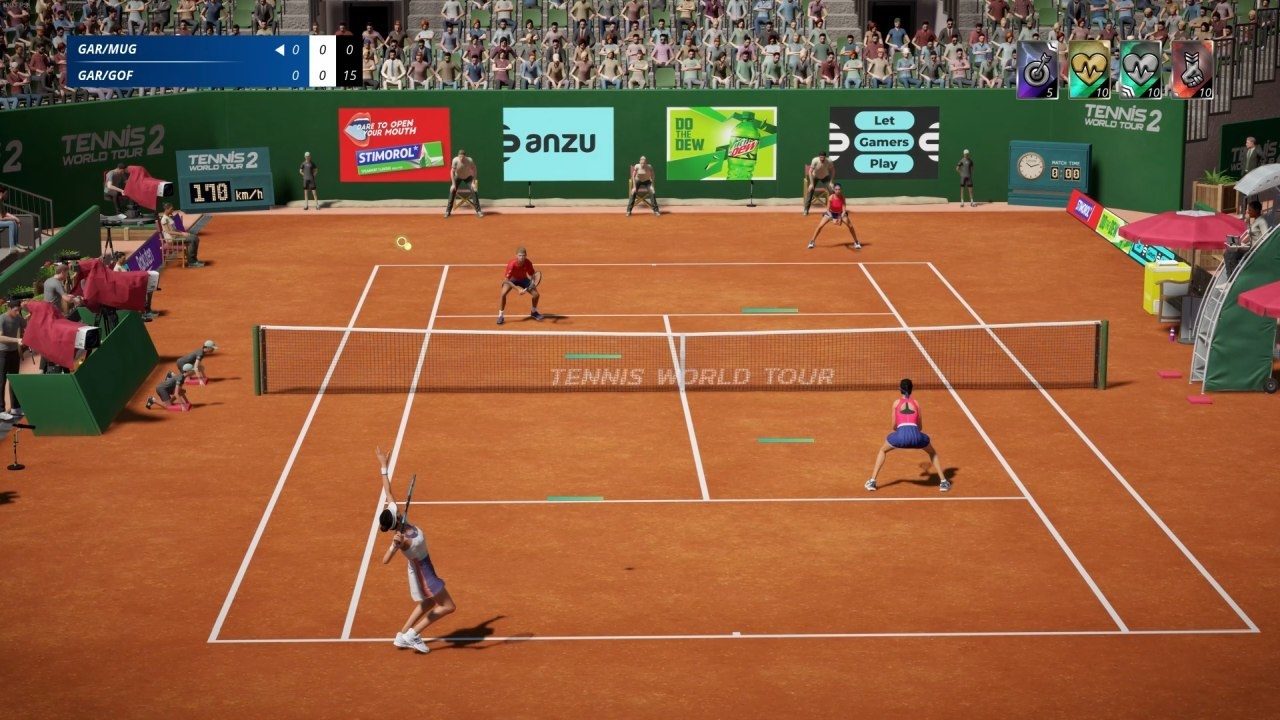
Task: Select the Stimorol advertisement banner
Action: tap(393, 143)
